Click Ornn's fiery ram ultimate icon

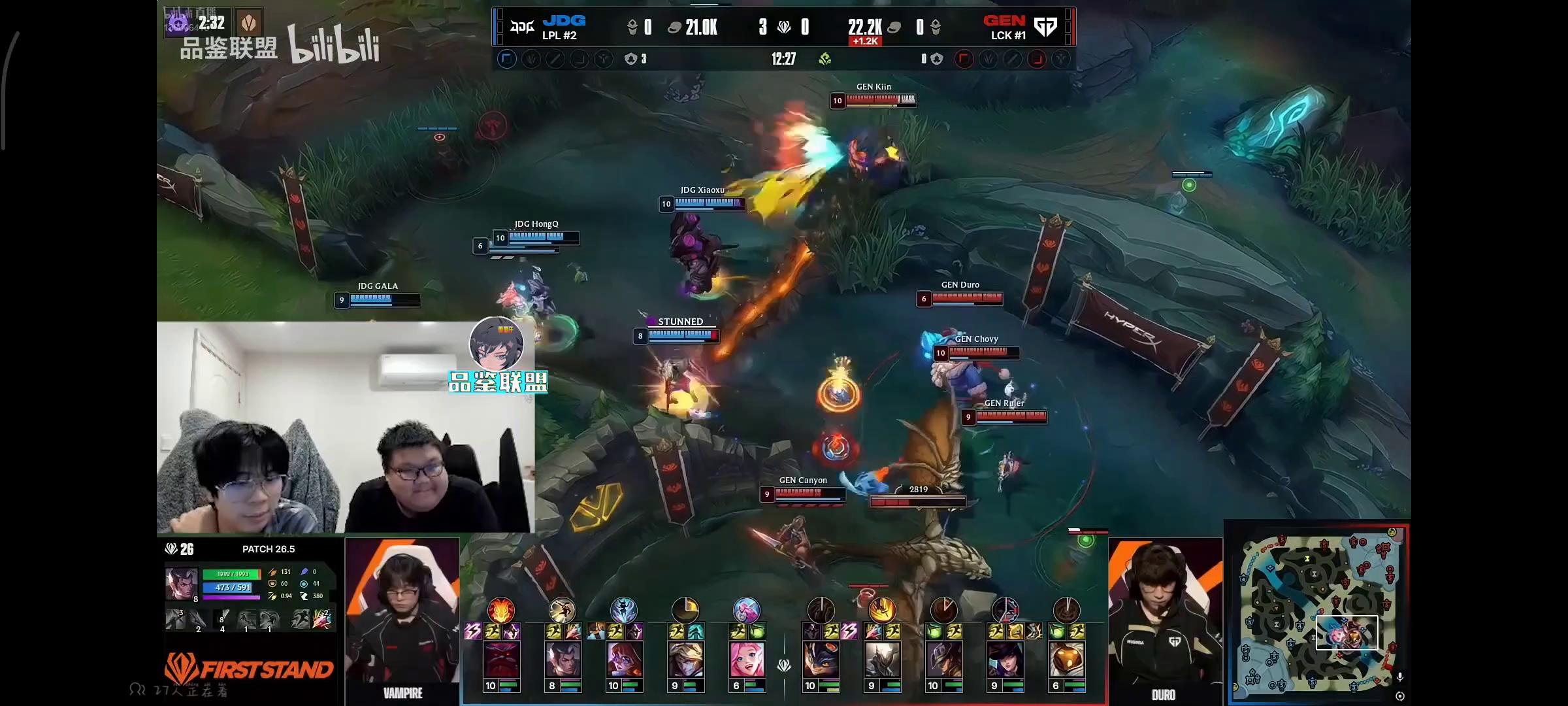501,611
